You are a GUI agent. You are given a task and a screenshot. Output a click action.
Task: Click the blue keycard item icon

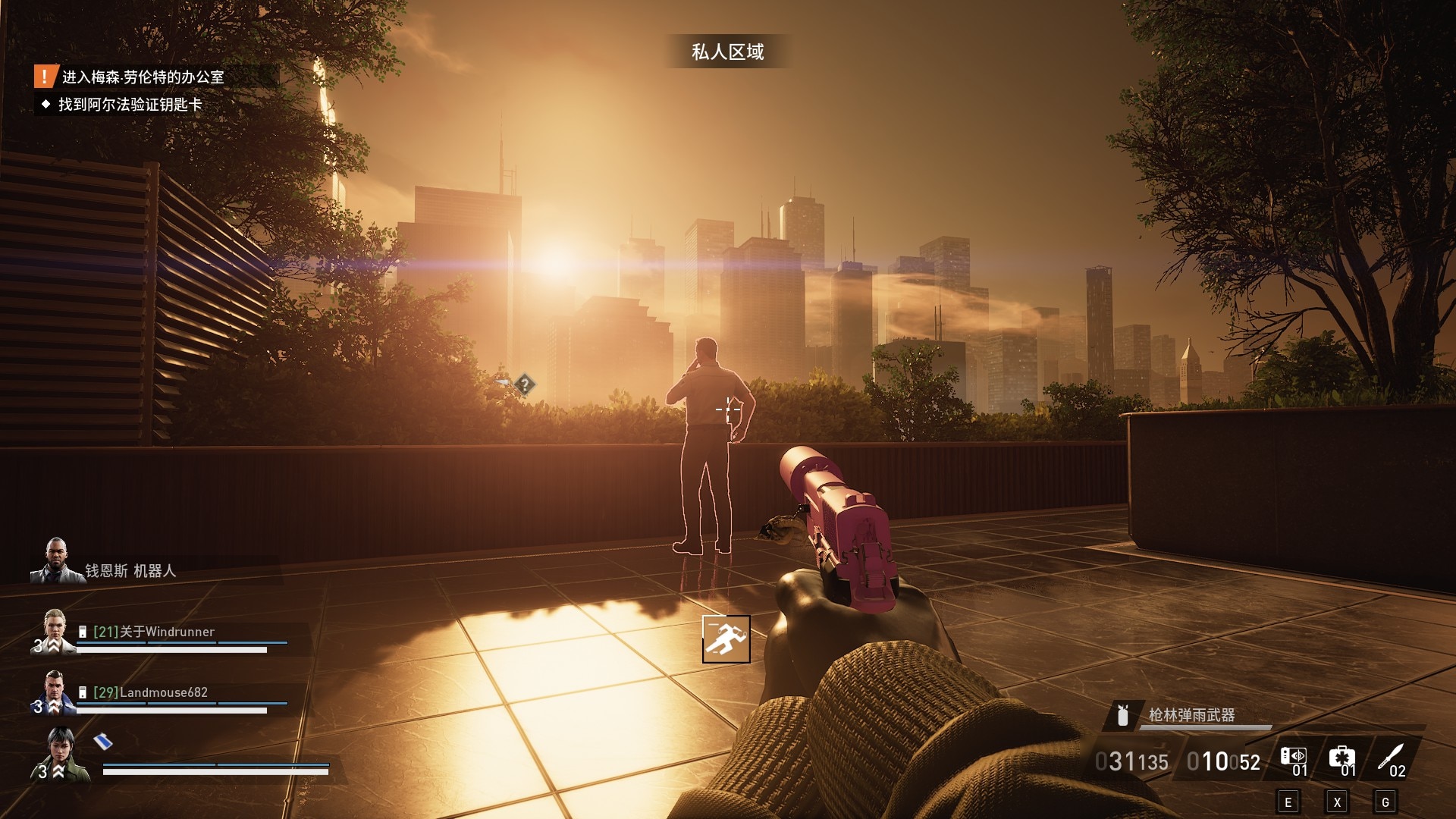click(103, 741)
